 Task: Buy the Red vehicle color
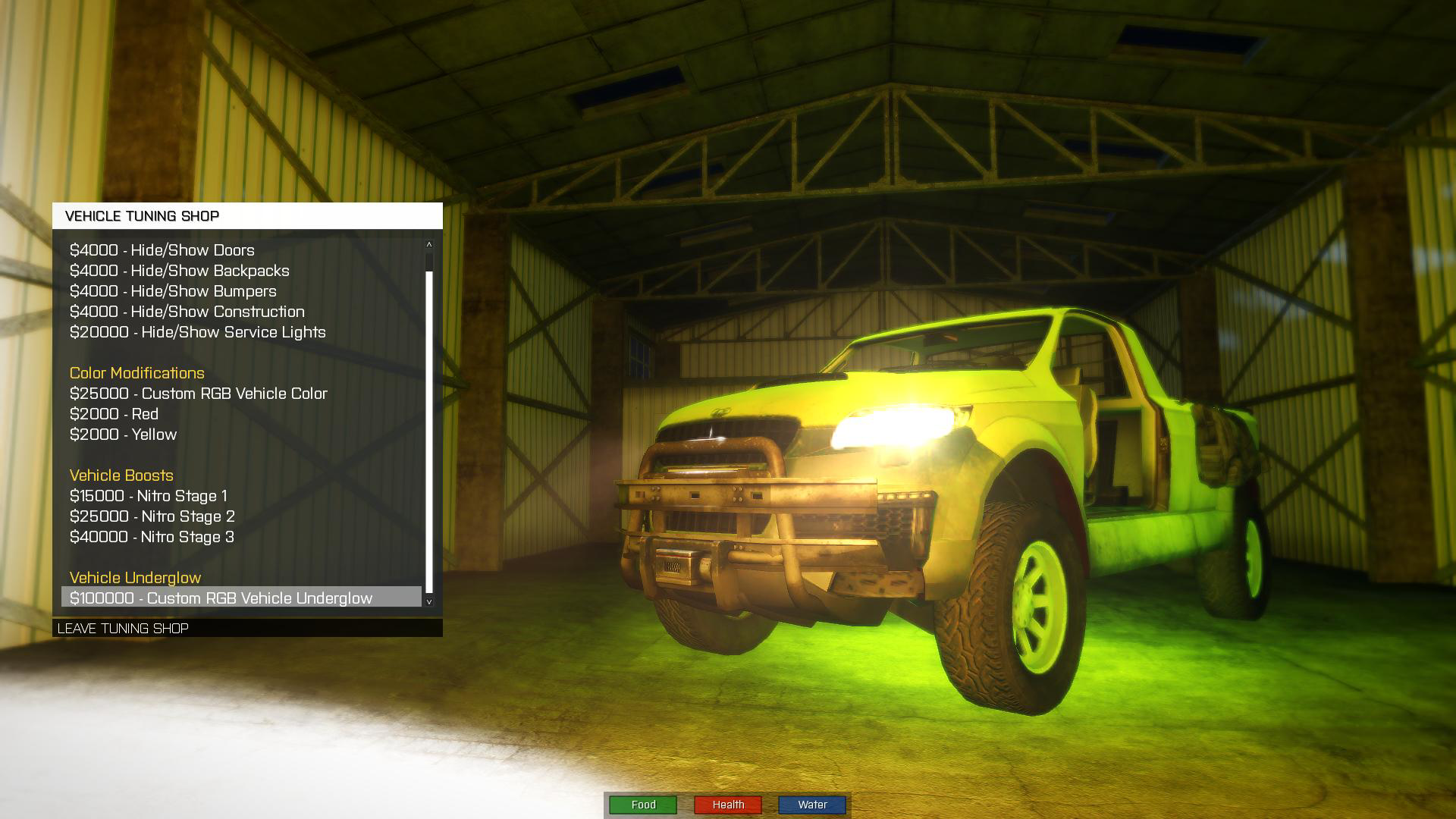(114, 414)
